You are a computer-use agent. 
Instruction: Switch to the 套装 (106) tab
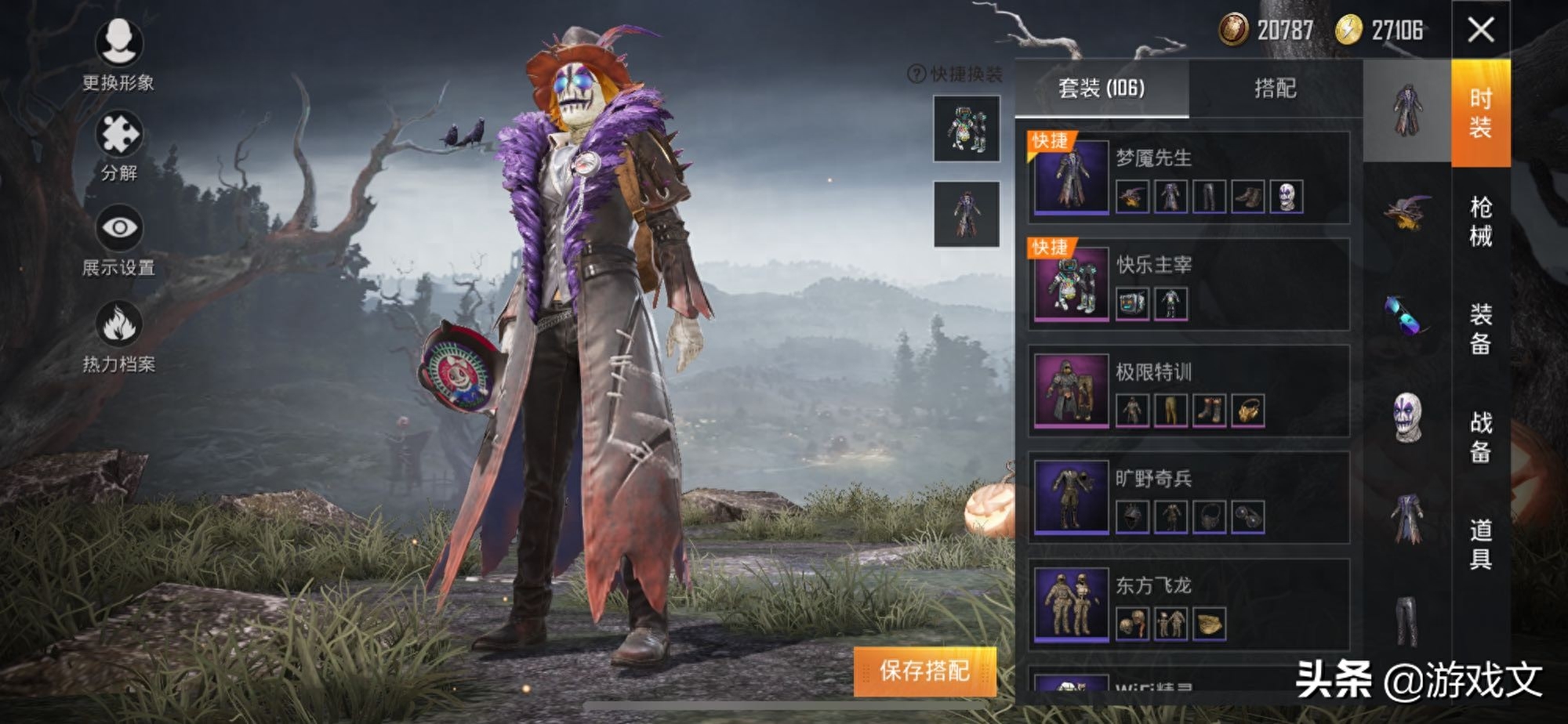(1102, 89)
